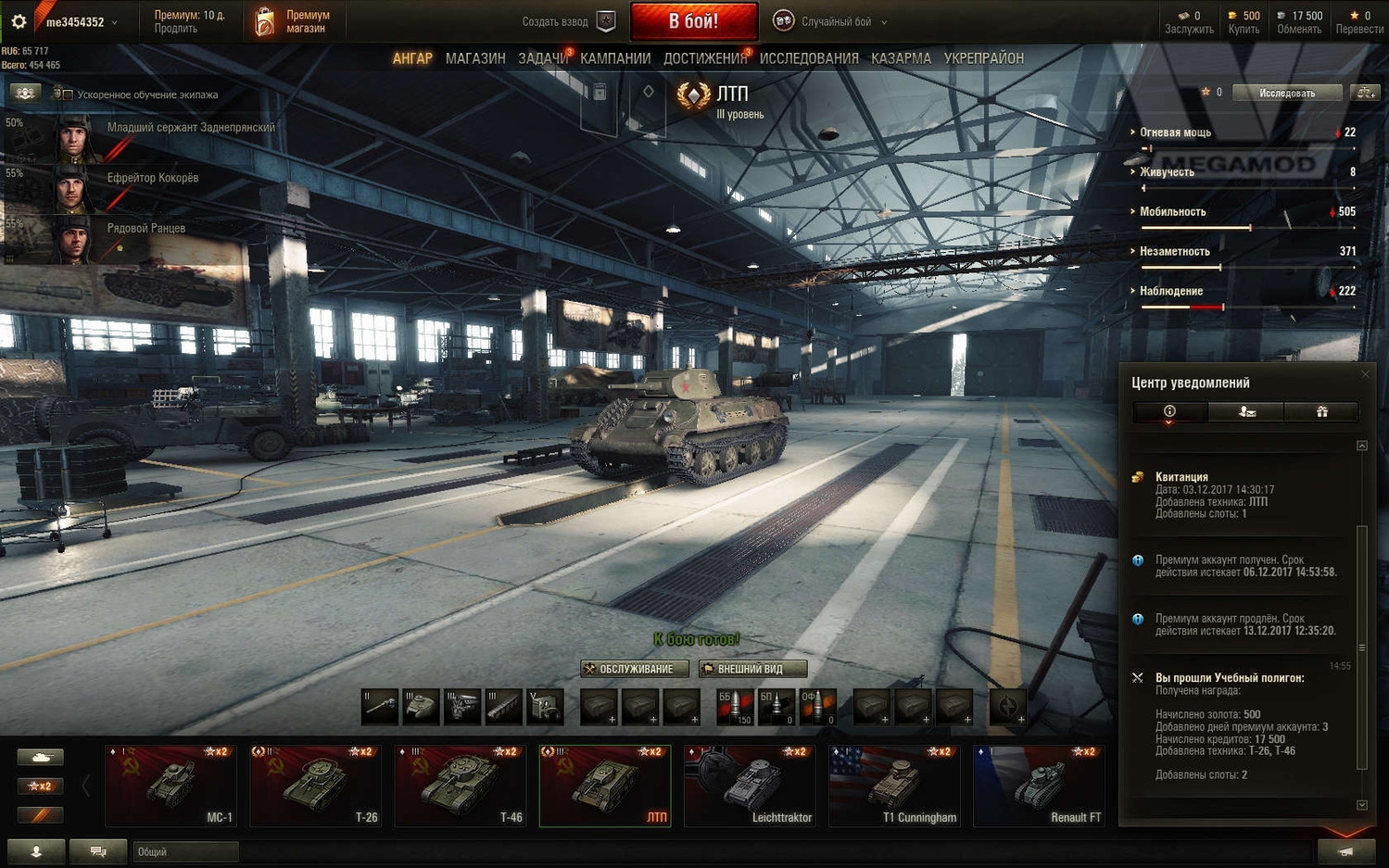Close the Центр уведомлений panel
Screen dimensions: 1389x868
pyautogui.click(x=1365, y=374)
